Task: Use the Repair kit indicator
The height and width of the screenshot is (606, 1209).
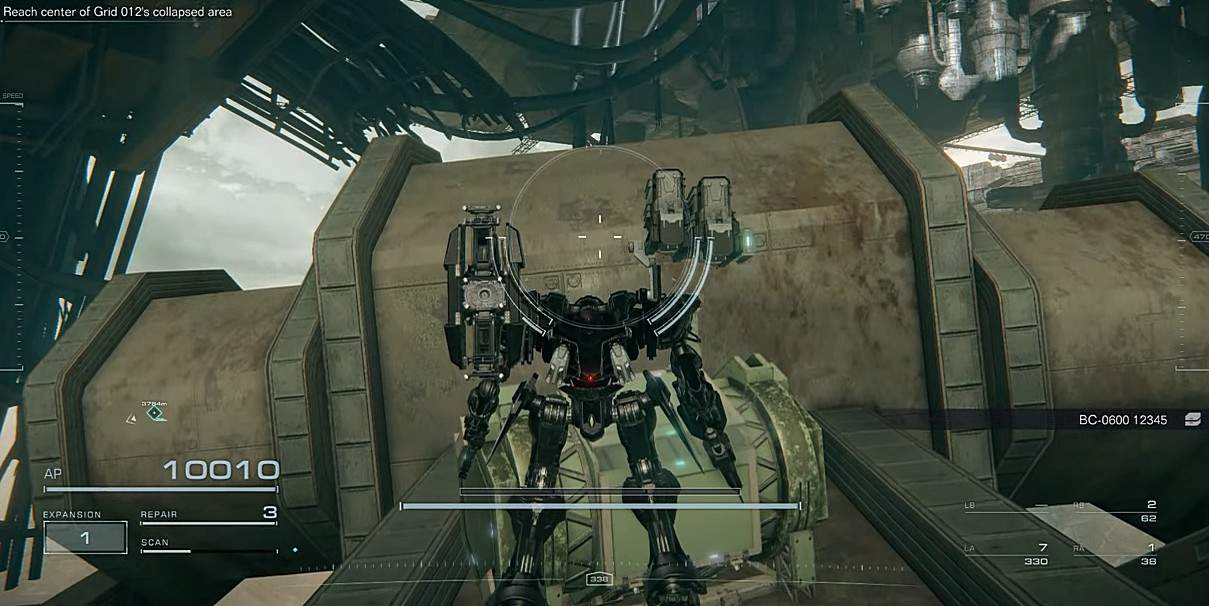Action: [208, 515]
